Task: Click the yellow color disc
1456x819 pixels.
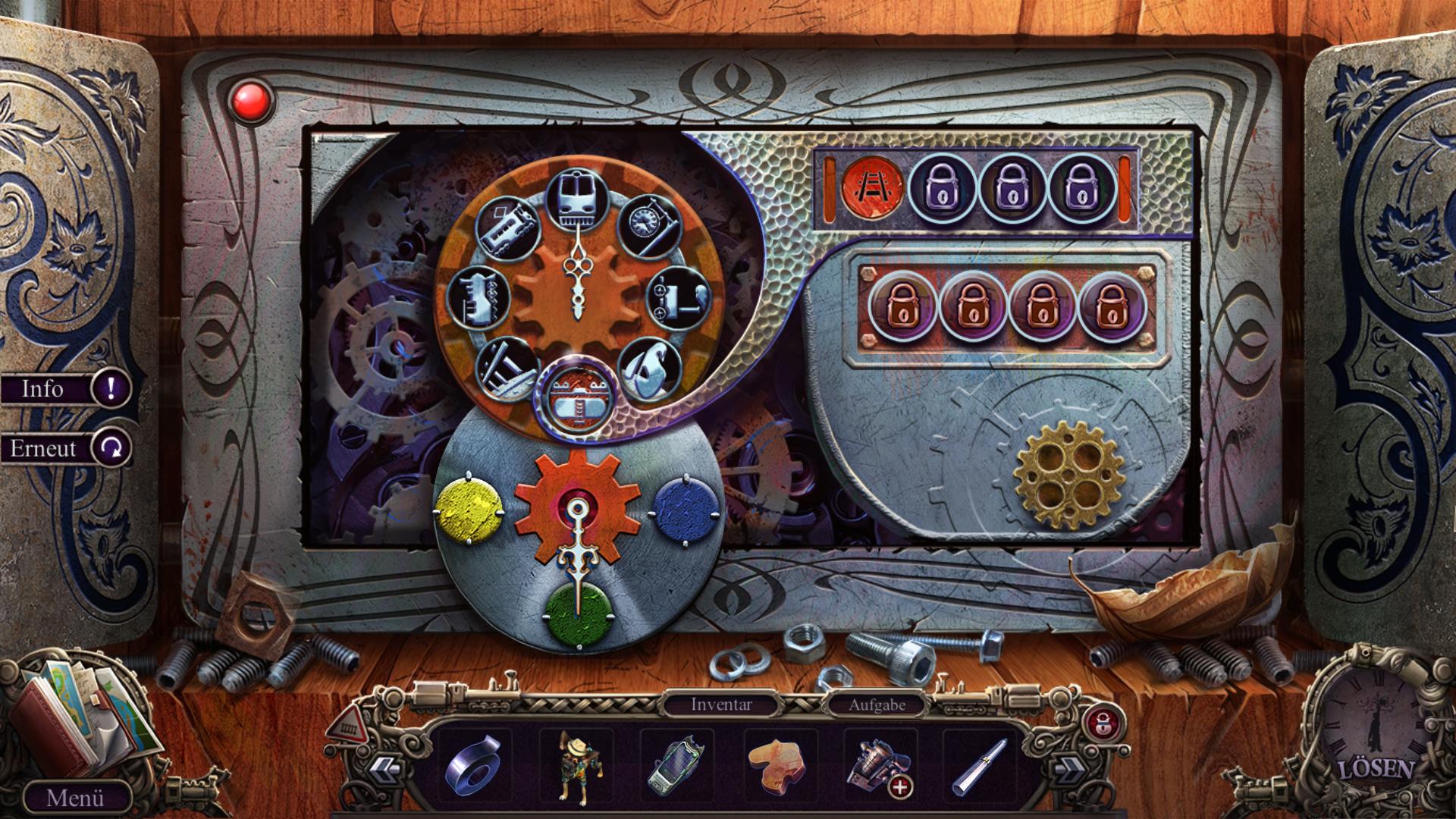Action: [x=469, y=507]
